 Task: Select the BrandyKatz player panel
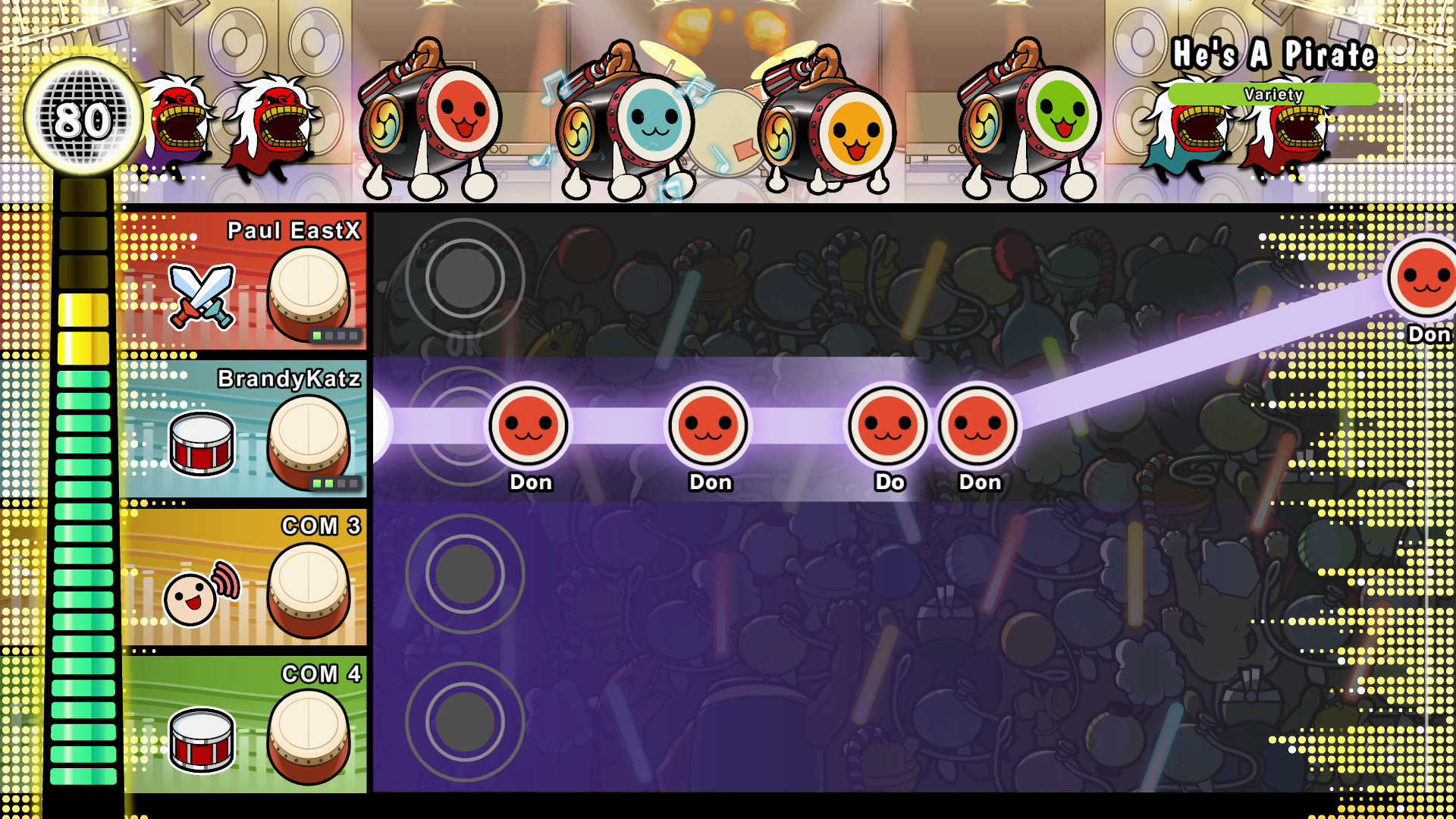(x=243, y=428)
